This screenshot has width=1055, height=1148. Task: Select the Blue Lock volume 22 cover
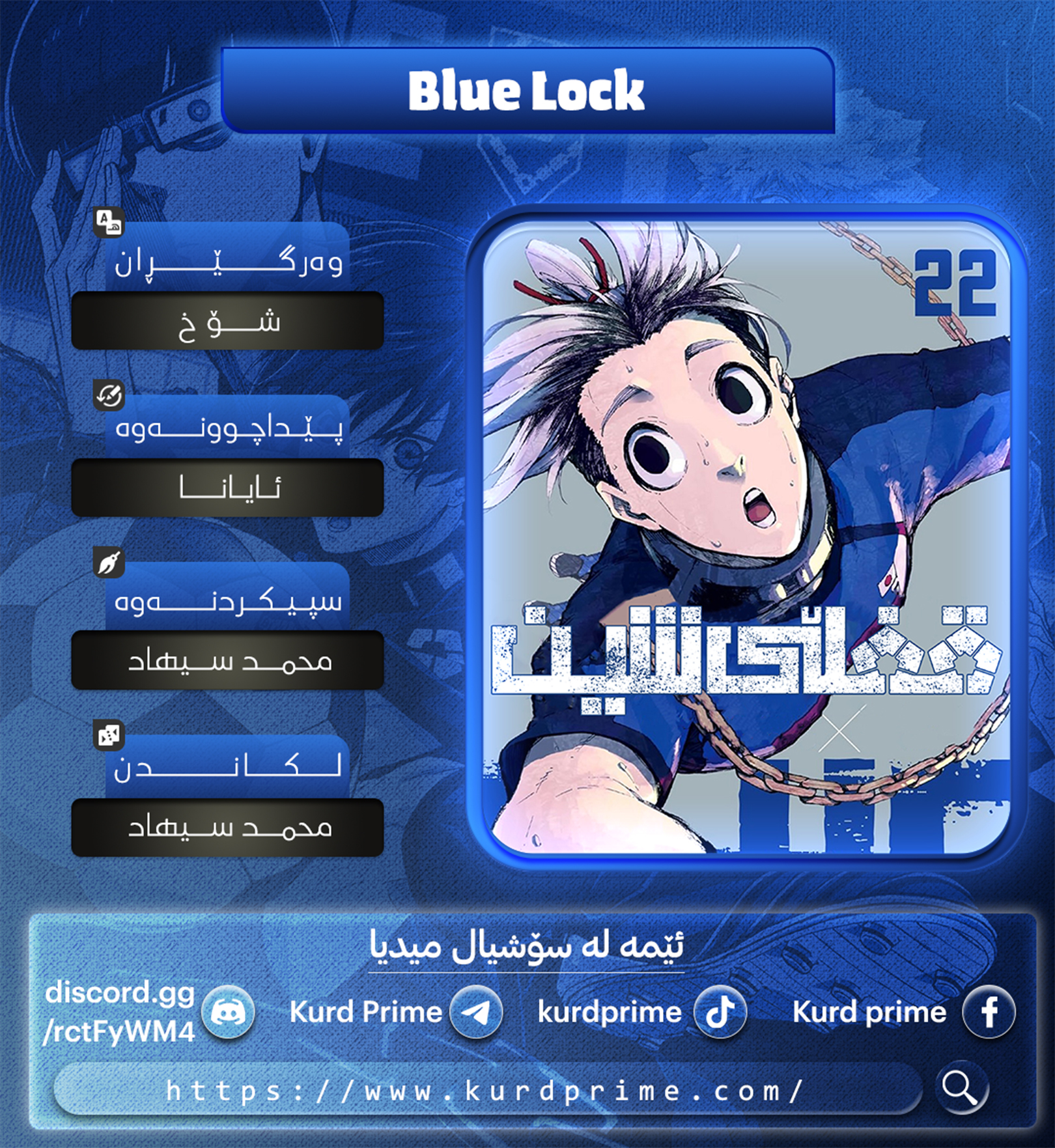click(746, 537)
